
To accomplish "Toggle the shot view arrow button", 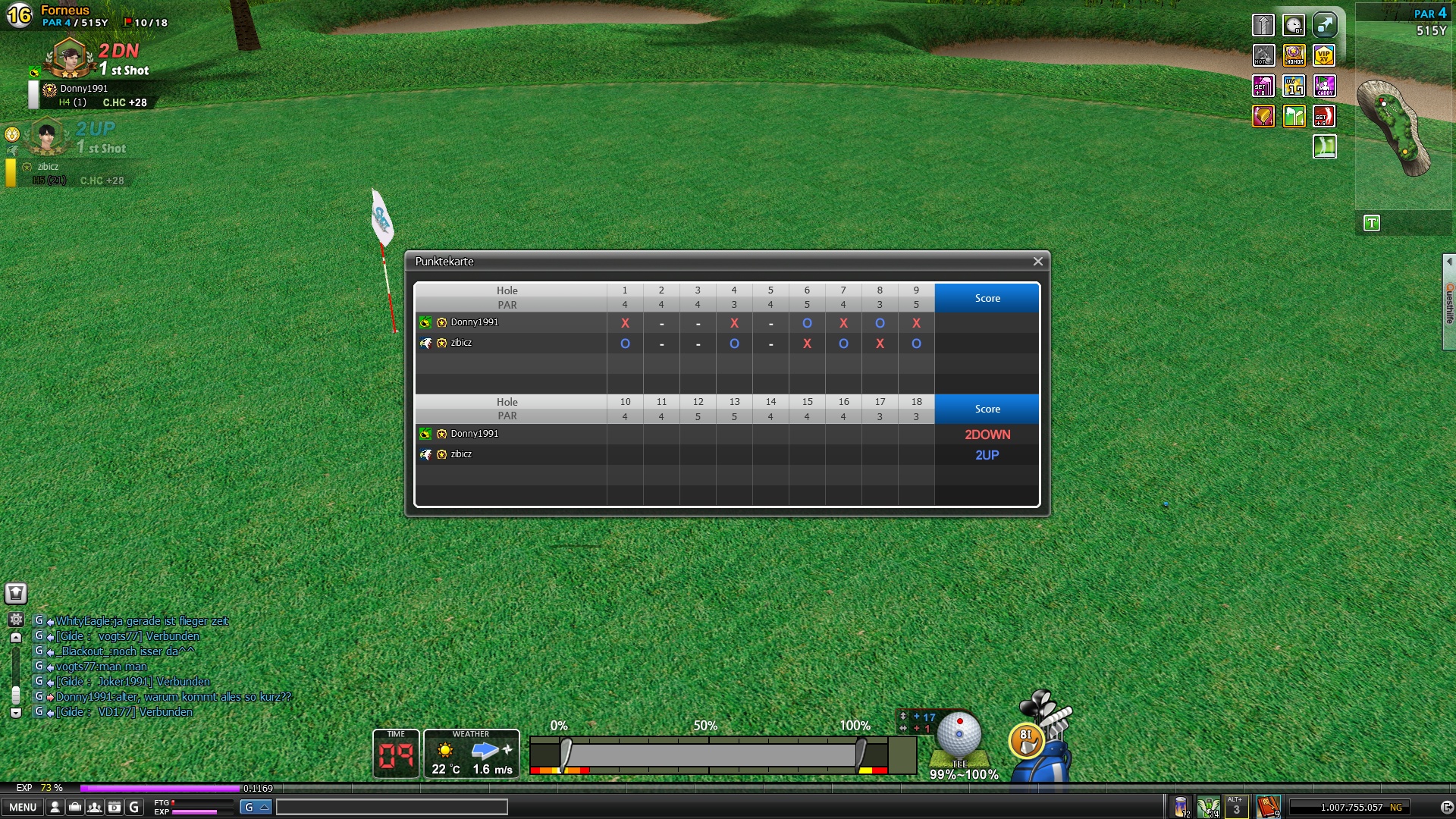I will pyautogui.click(x=1324, y=25).
